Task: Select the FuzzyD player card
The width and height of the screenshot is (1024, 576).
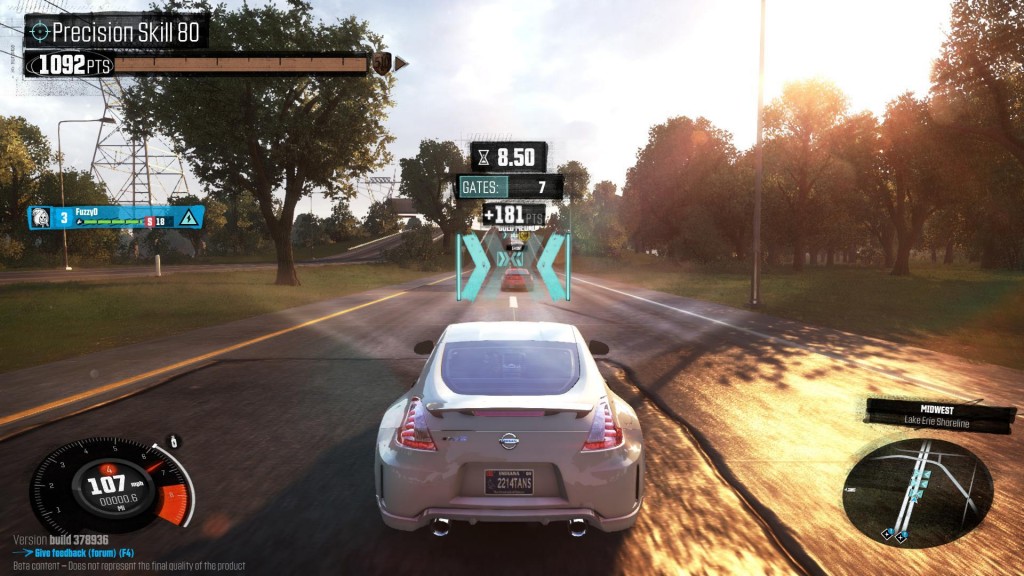Action: 115,217
